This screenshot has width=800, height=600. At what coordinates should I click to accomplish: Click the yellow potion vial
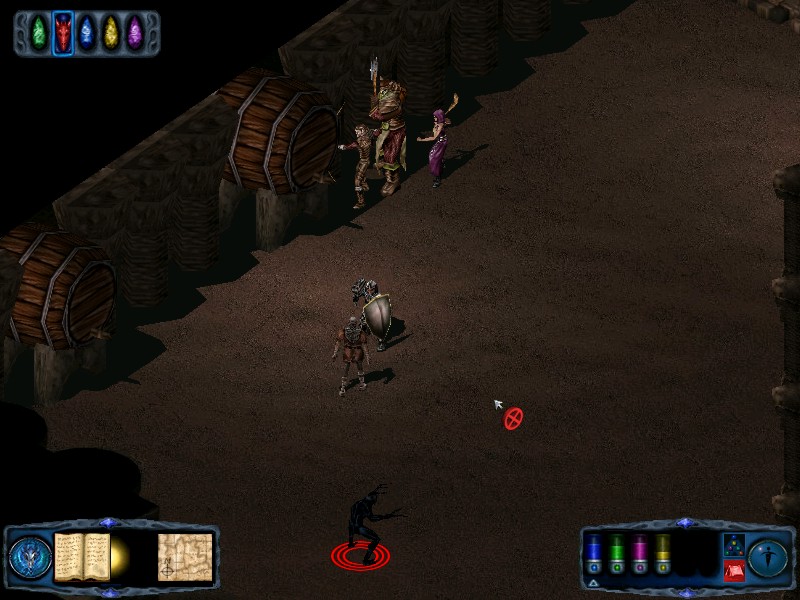[x=663, y=552]
